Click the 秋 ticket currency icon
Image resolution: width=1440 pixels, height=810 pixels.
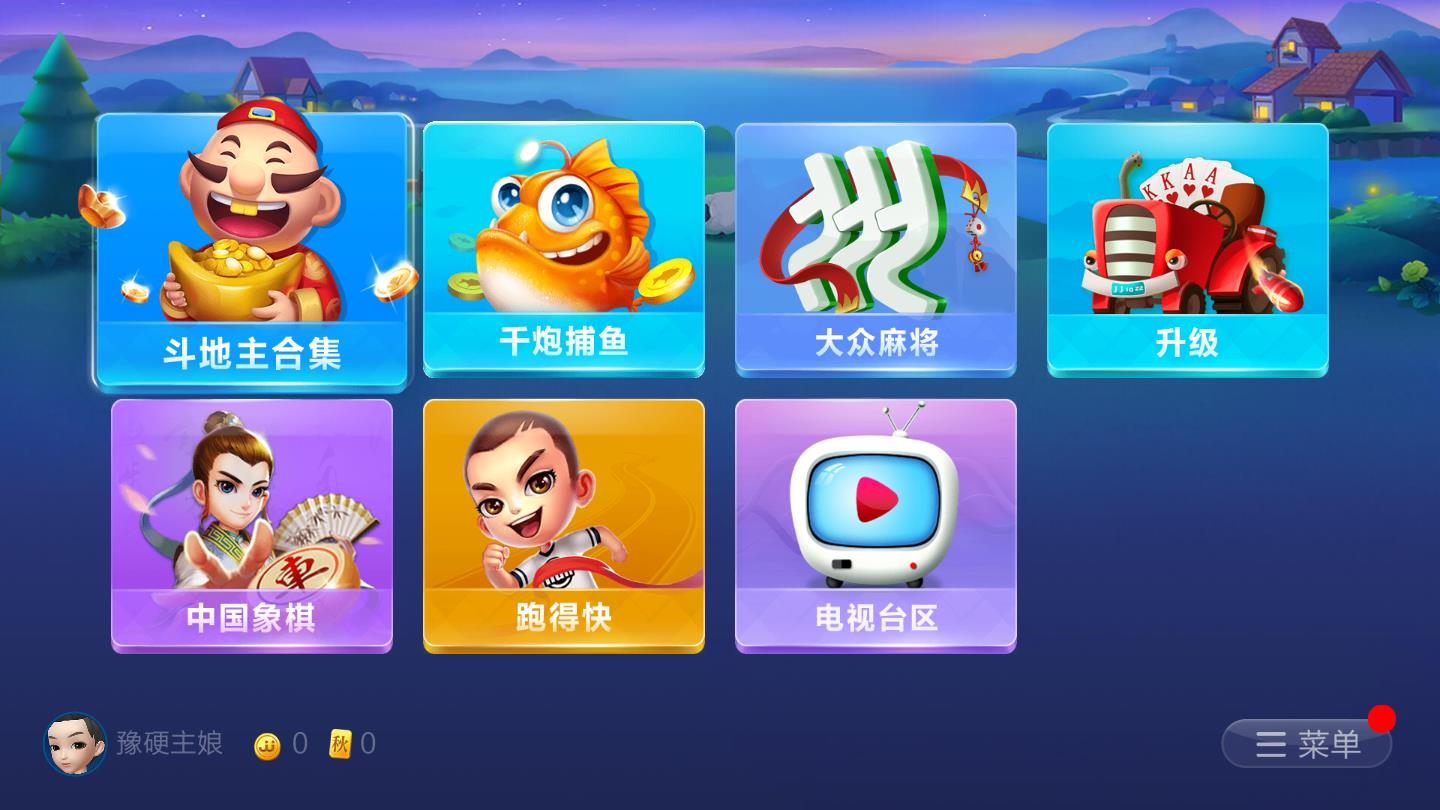tap(340, 745)
